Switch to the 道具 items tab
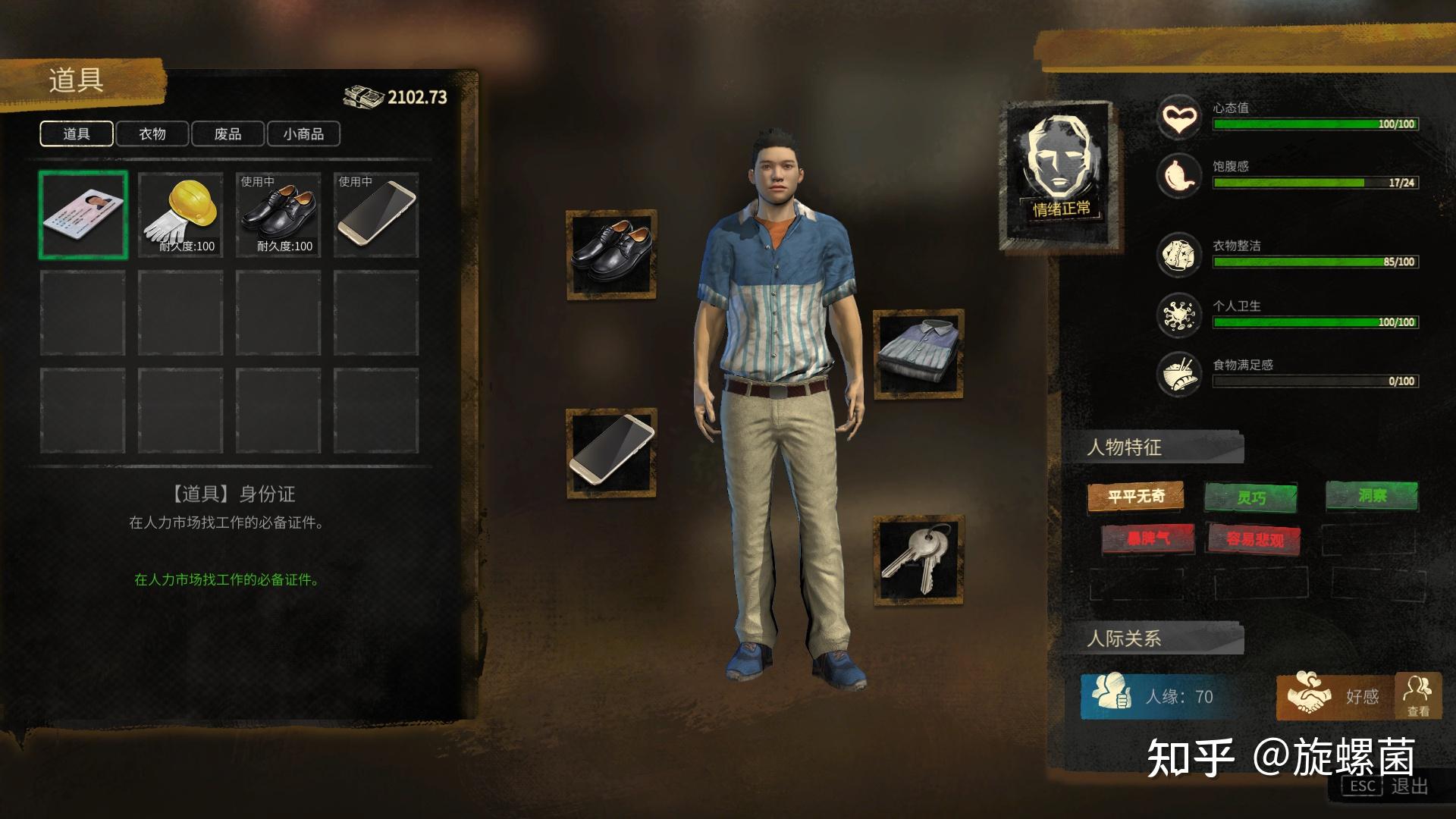 [x=77, y=134]
